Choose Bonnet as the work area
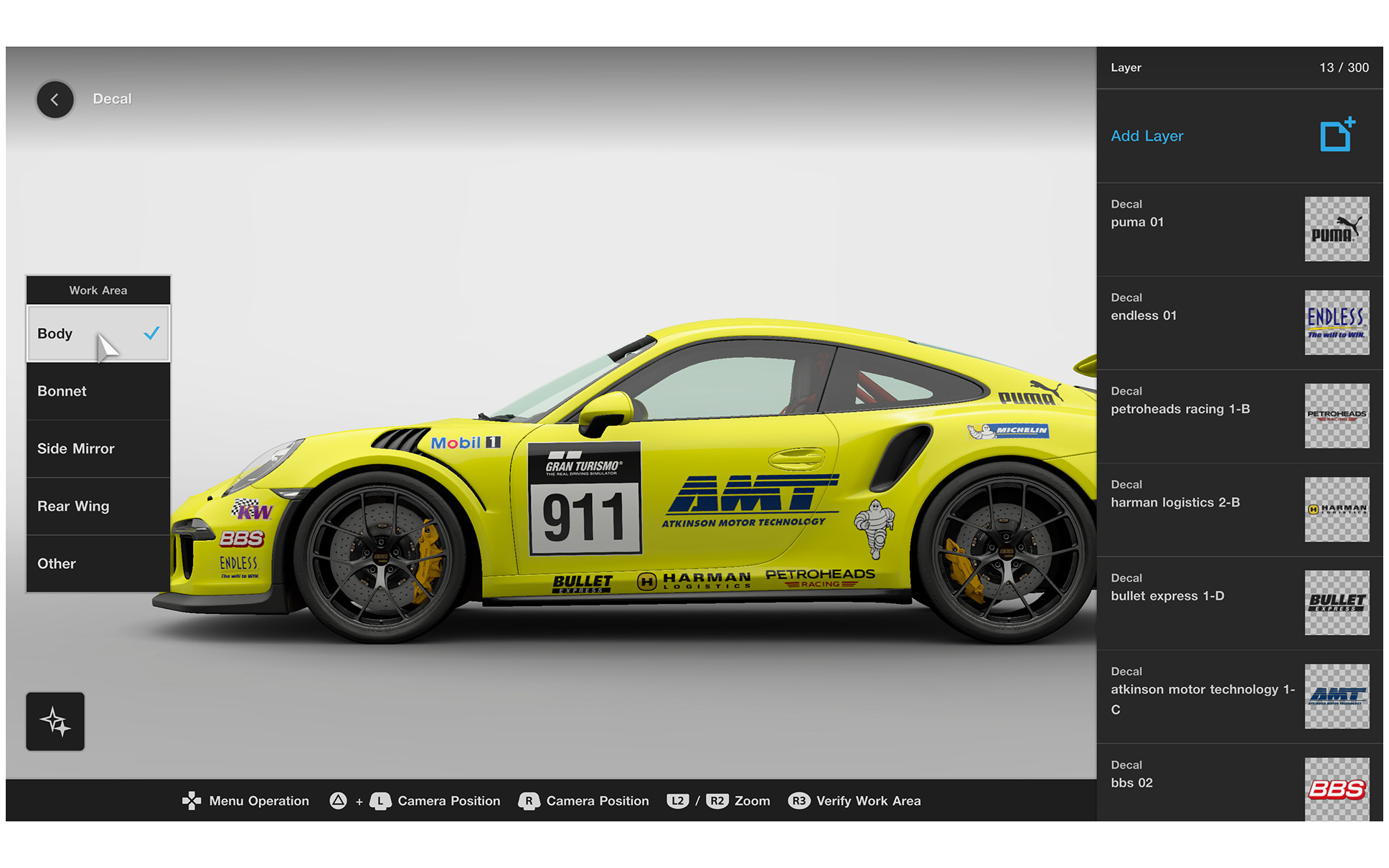Screen dimensions: 1389x868 98,391
